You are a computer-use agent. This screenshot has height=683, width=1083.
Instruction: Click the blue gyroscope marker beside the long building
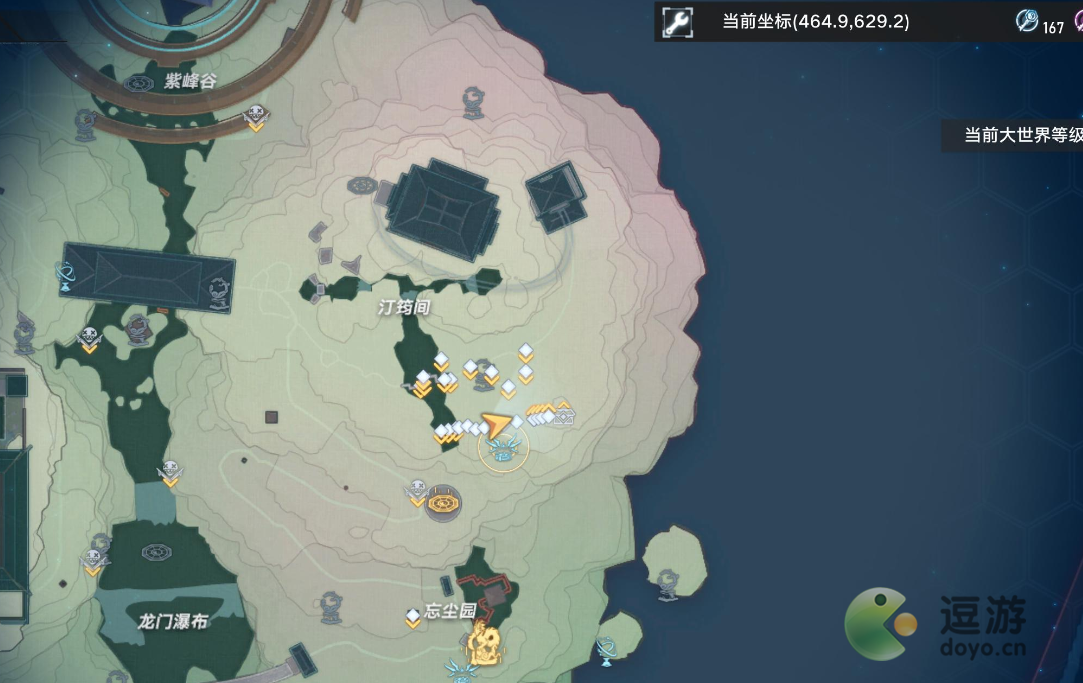tap(66, 274)
